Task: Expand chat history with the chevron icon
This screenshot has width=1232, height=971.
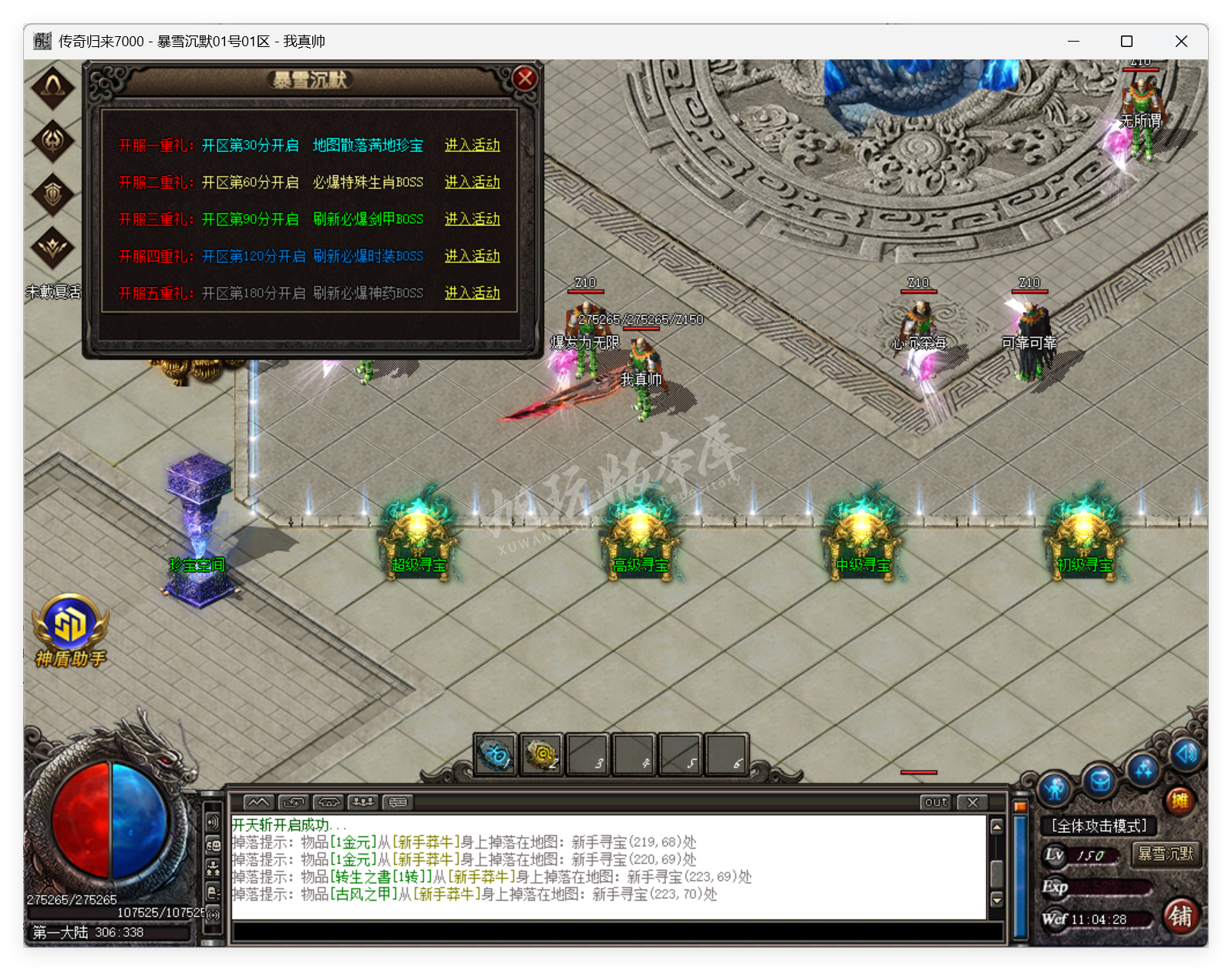Action: (259, 802)
